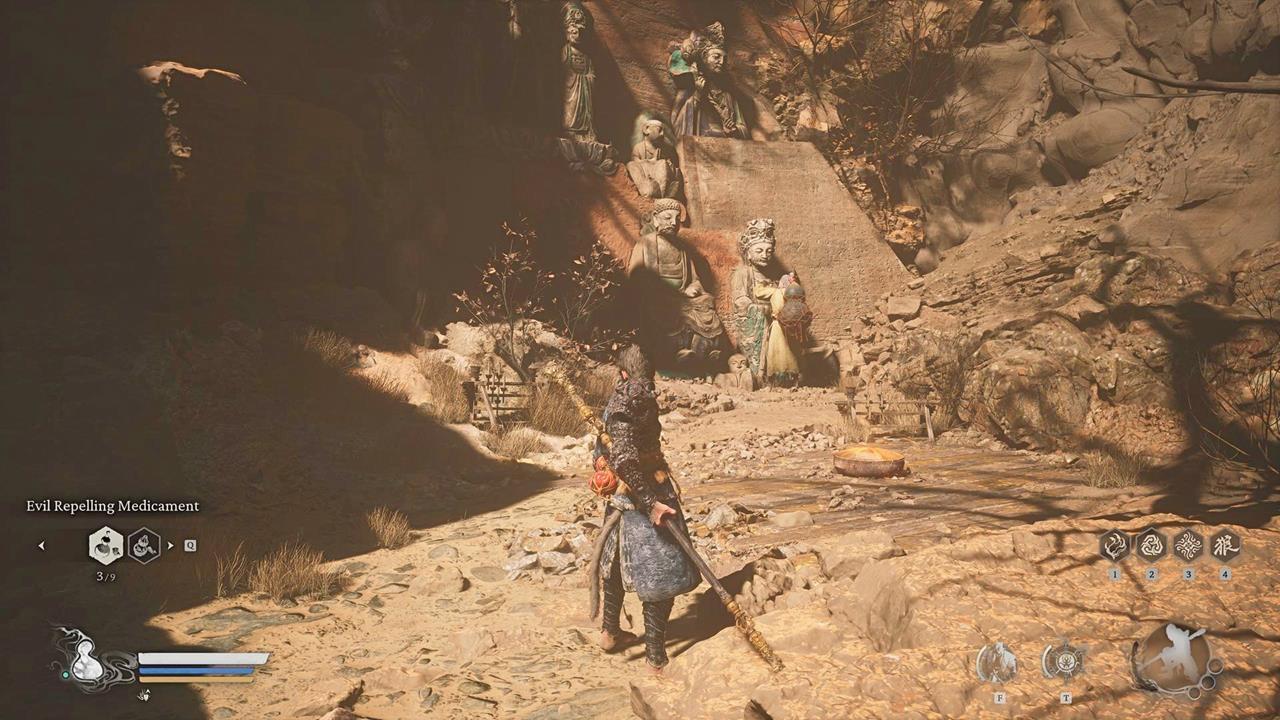Image resolution: width=1280 pixels, height=720 pixels.
Task: Activate the Cloud Step spell in slot 2
Action: (1152, 546)
